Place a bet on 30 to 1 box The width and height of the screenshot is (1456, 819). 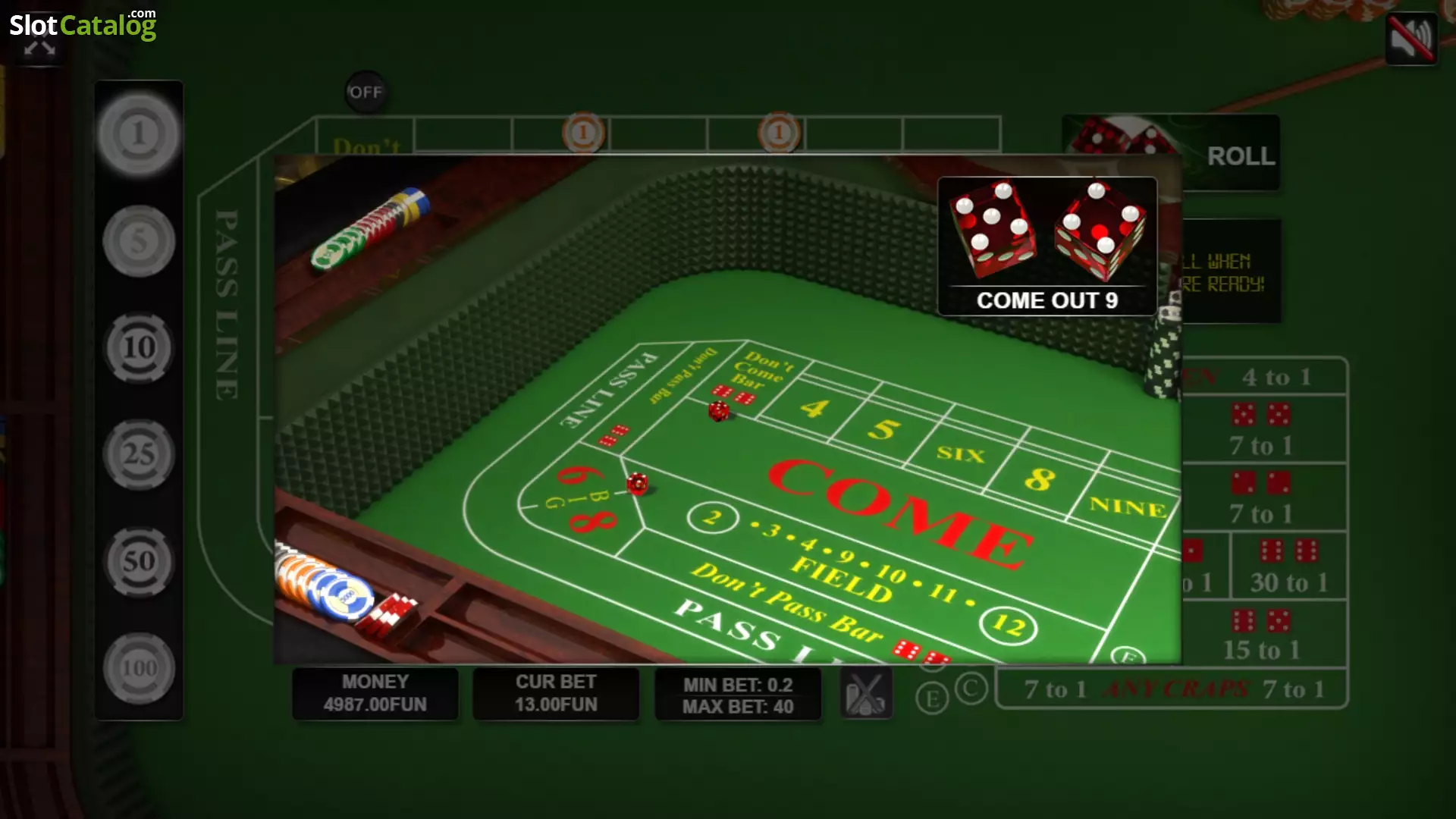pyautogui.click(x=1288, y=566)
